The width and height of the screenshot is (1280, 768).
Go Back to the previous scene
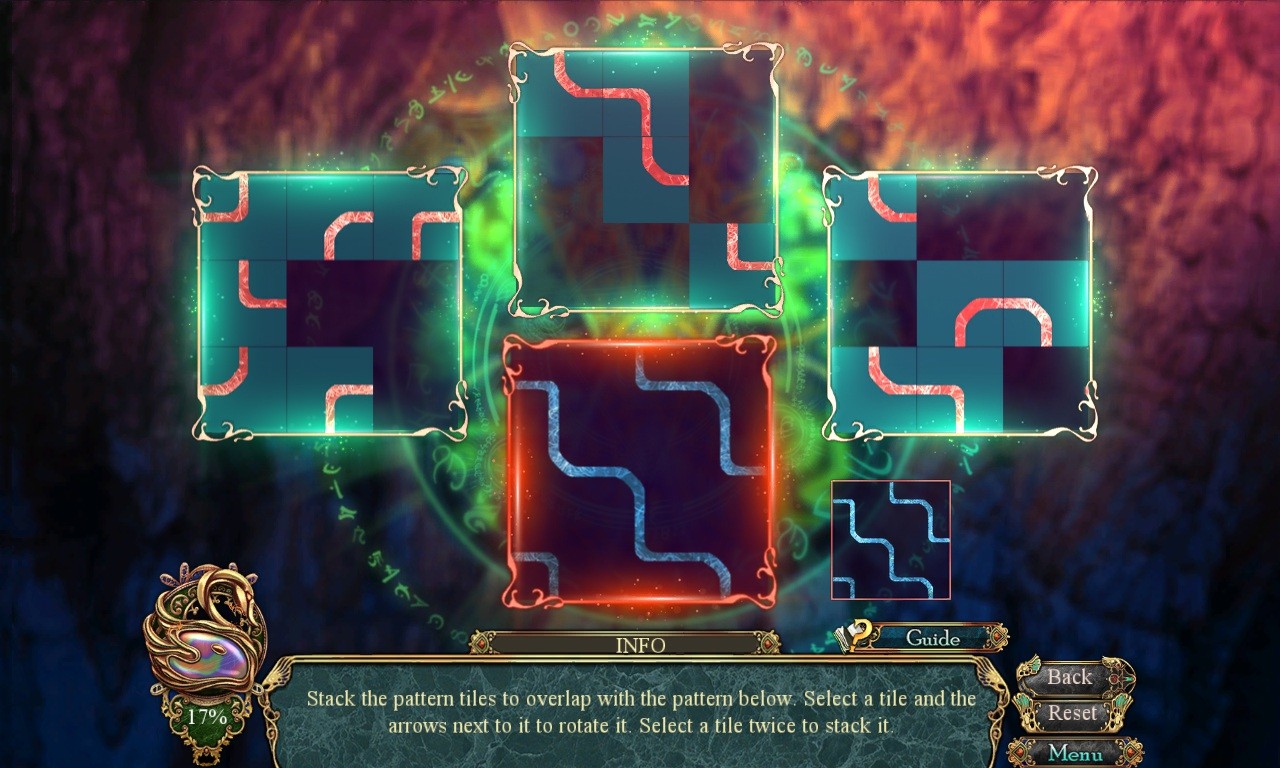click(1068, 677)
